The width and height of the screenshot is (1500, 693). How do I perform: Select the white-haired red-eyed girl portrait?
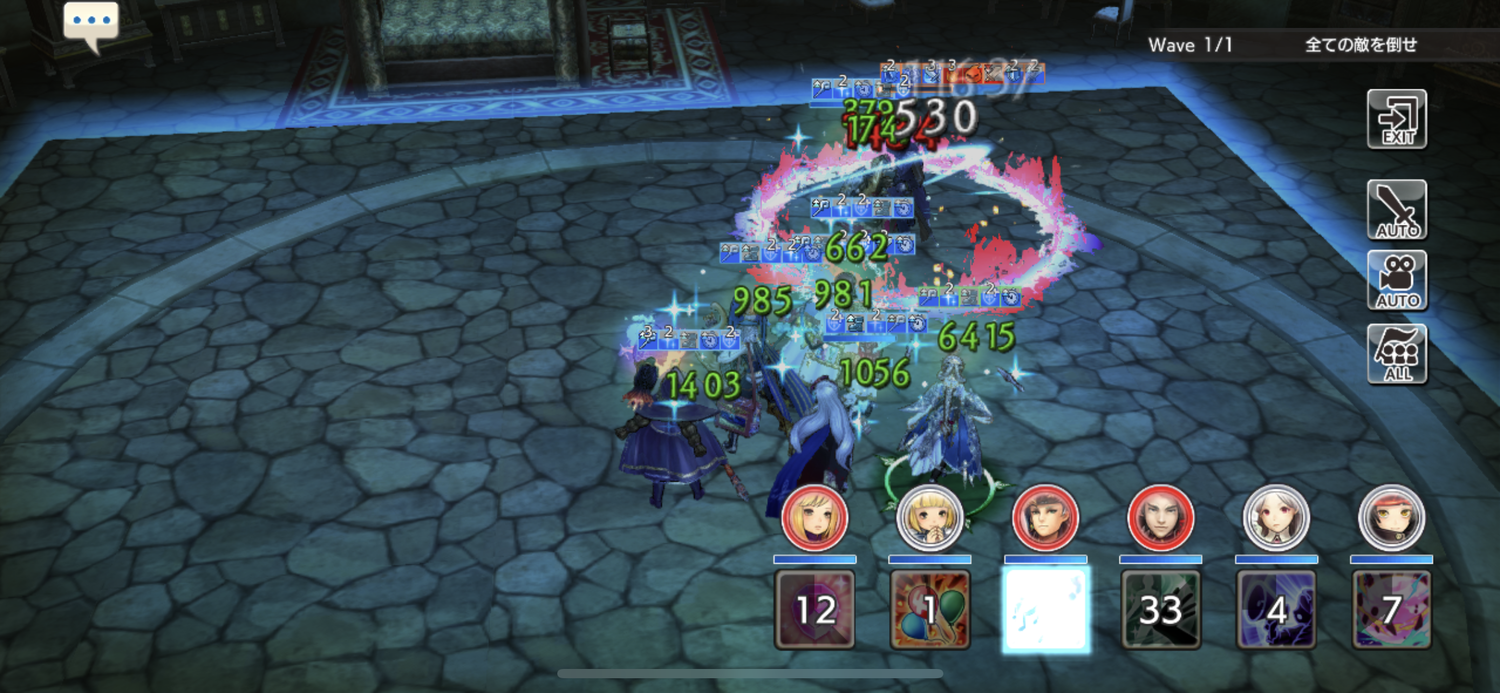click(x=1276, y=518)
